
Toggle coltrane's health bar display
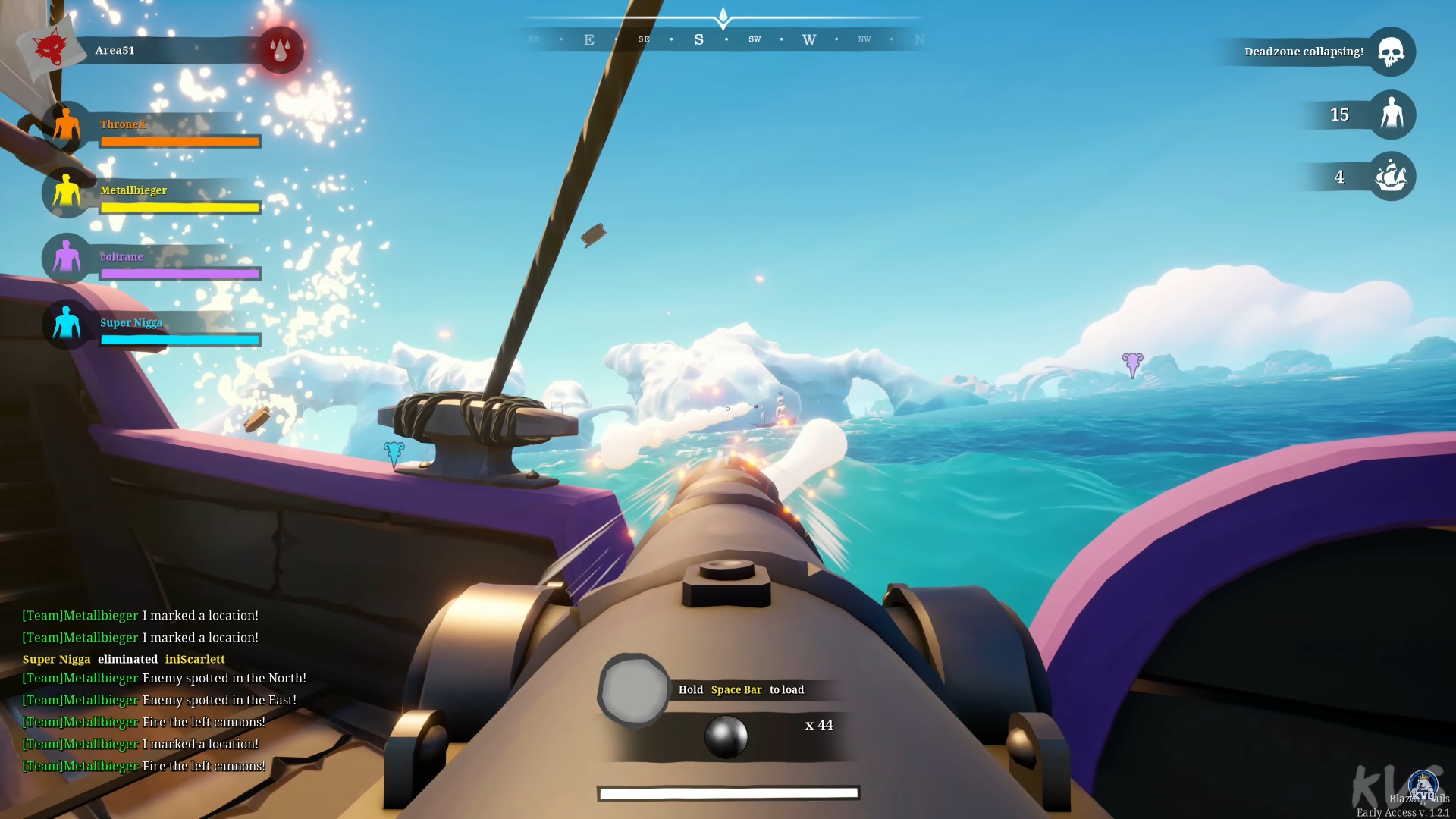(180, 274)
